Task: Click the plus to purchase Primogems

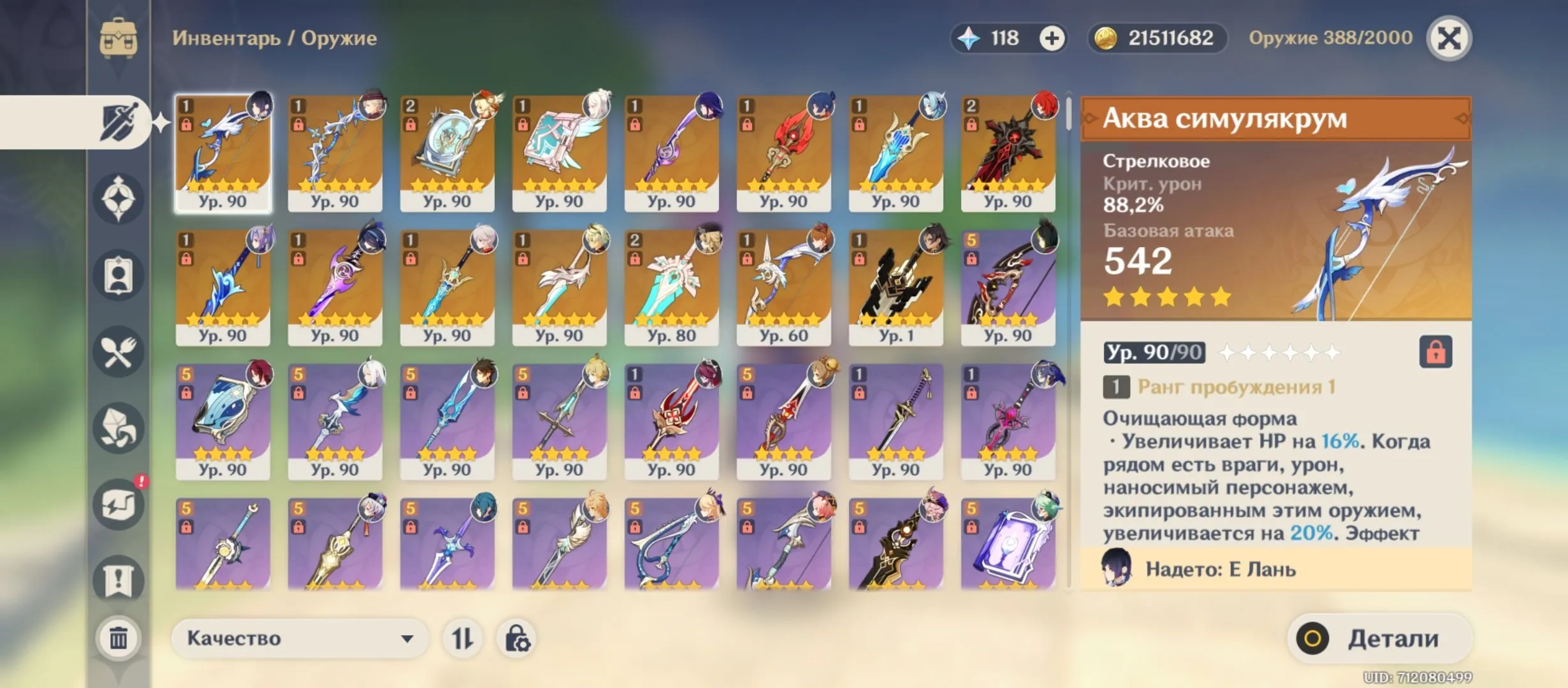Action: (x=1052, y=38)
